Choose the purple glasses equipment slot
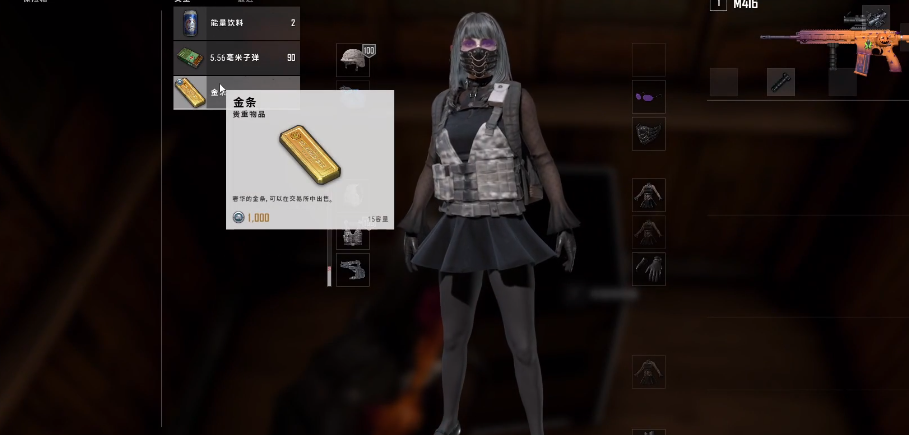This screenshot has height=435, width=909. (649, 97)
